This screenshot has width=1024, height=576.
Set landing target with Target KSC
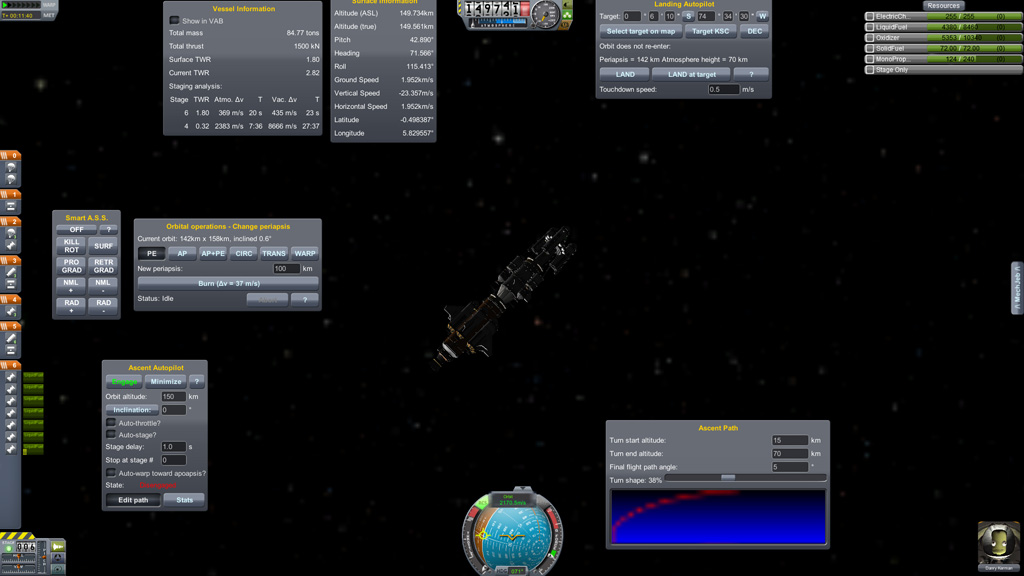pyautogui.click(x=711, y=31)
